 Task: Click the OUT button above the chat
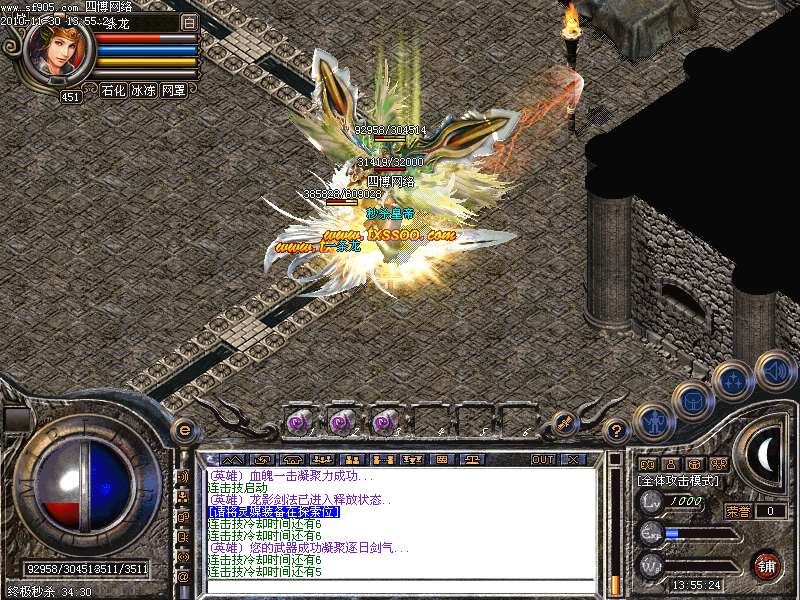[x=543, y=459]
